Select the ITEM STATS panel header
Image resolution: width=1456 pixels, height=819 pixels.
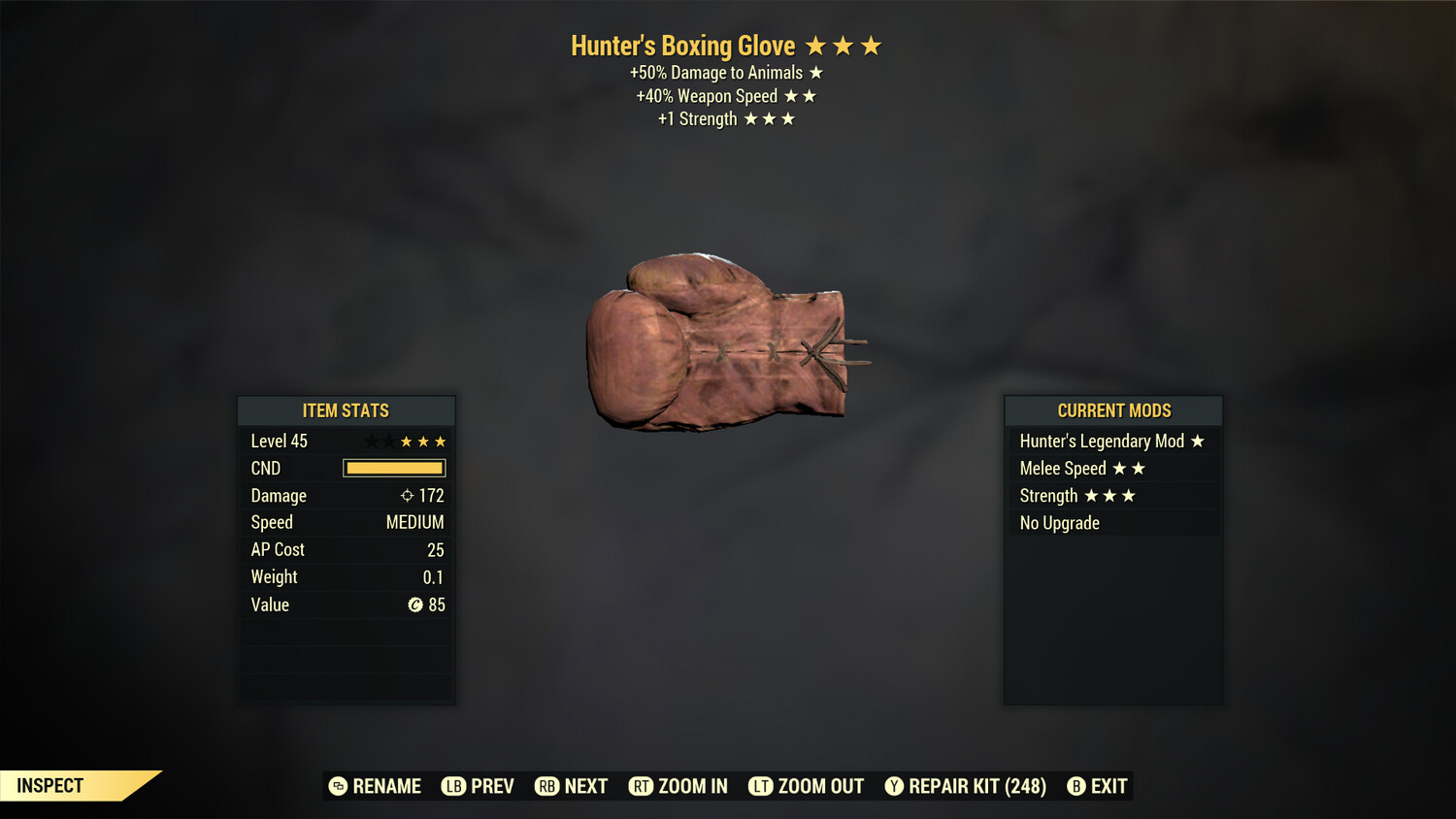[346, 410]
